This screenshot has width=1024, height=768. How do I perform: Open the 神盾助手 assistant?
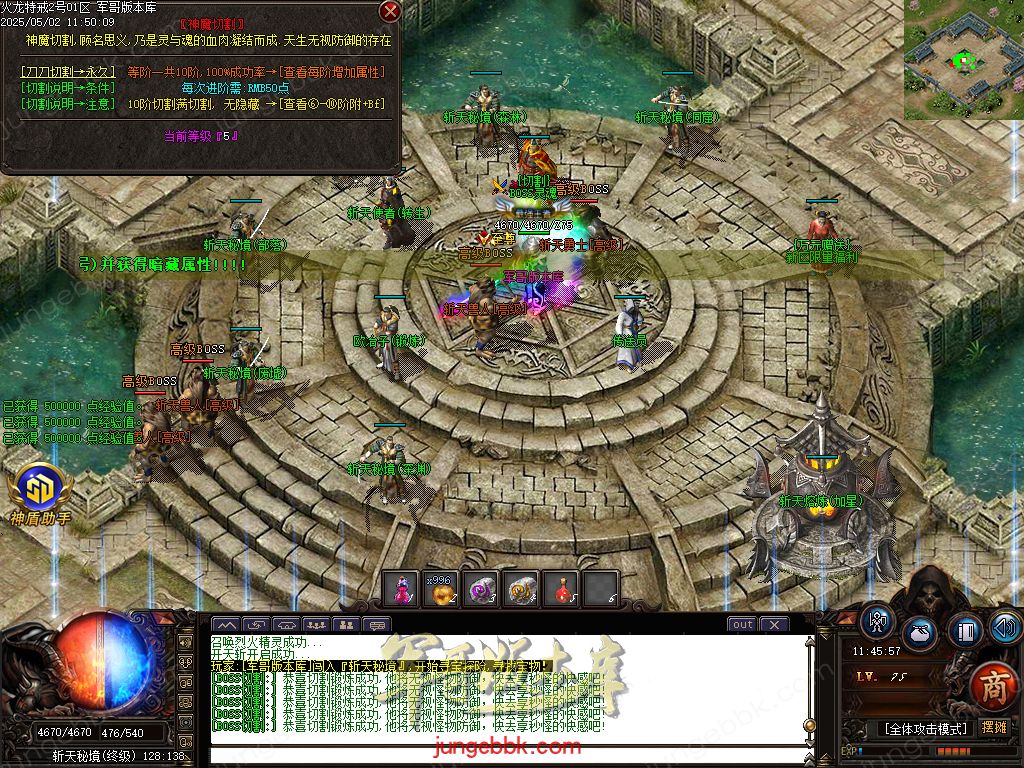40,490
